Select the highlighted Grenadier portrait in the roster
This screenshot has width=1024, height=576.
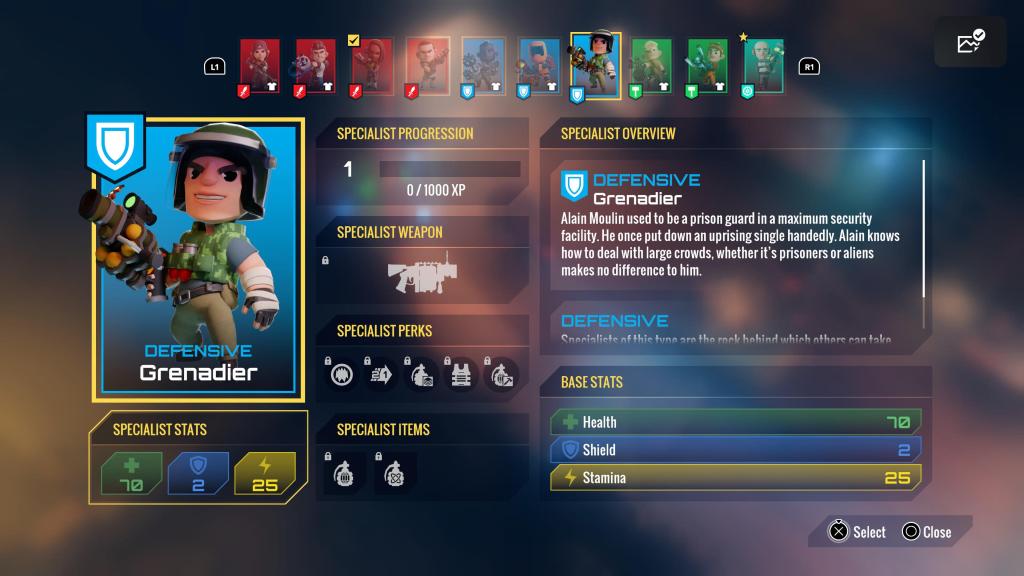596,63
